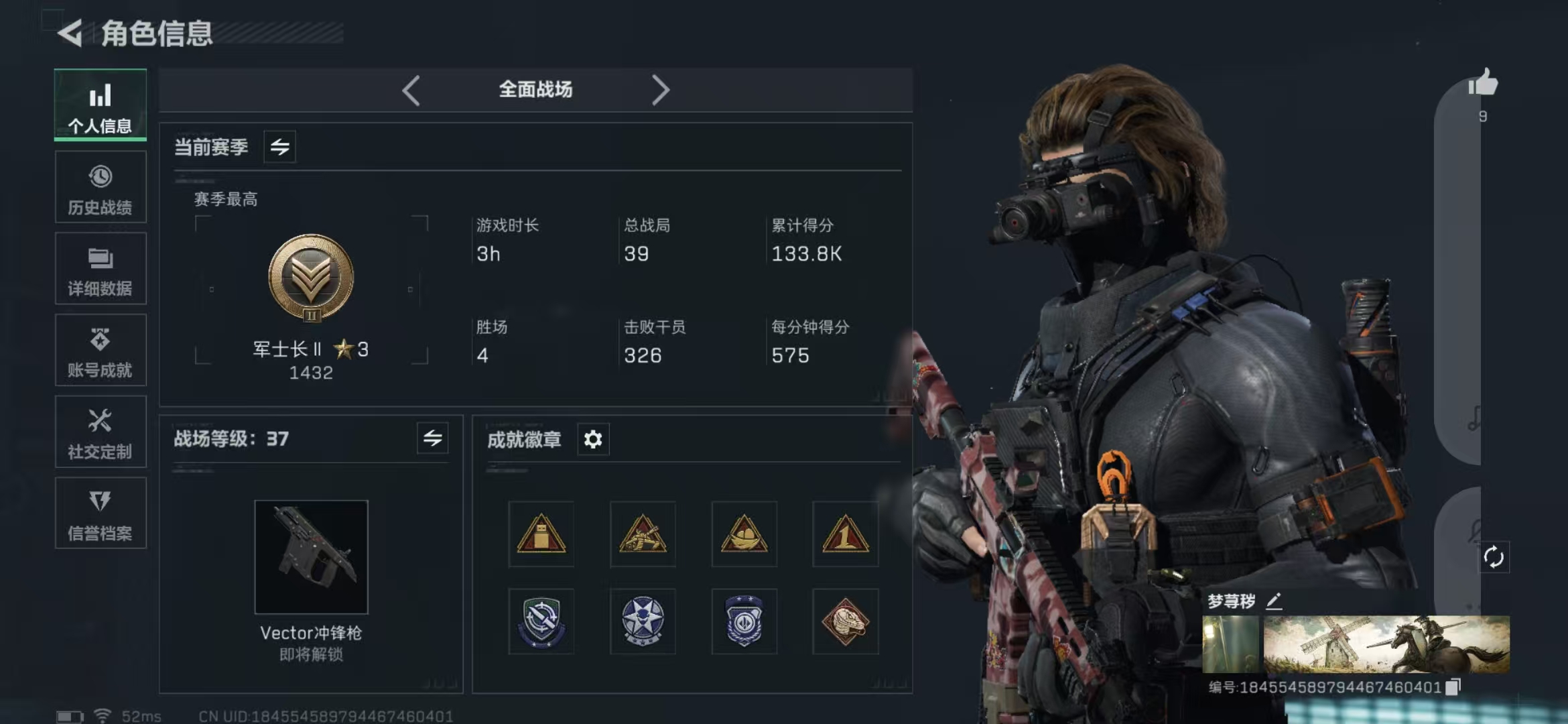Open the 成就徽章 gear settings
Viewport: 1568px width, 724px height.
593,440
